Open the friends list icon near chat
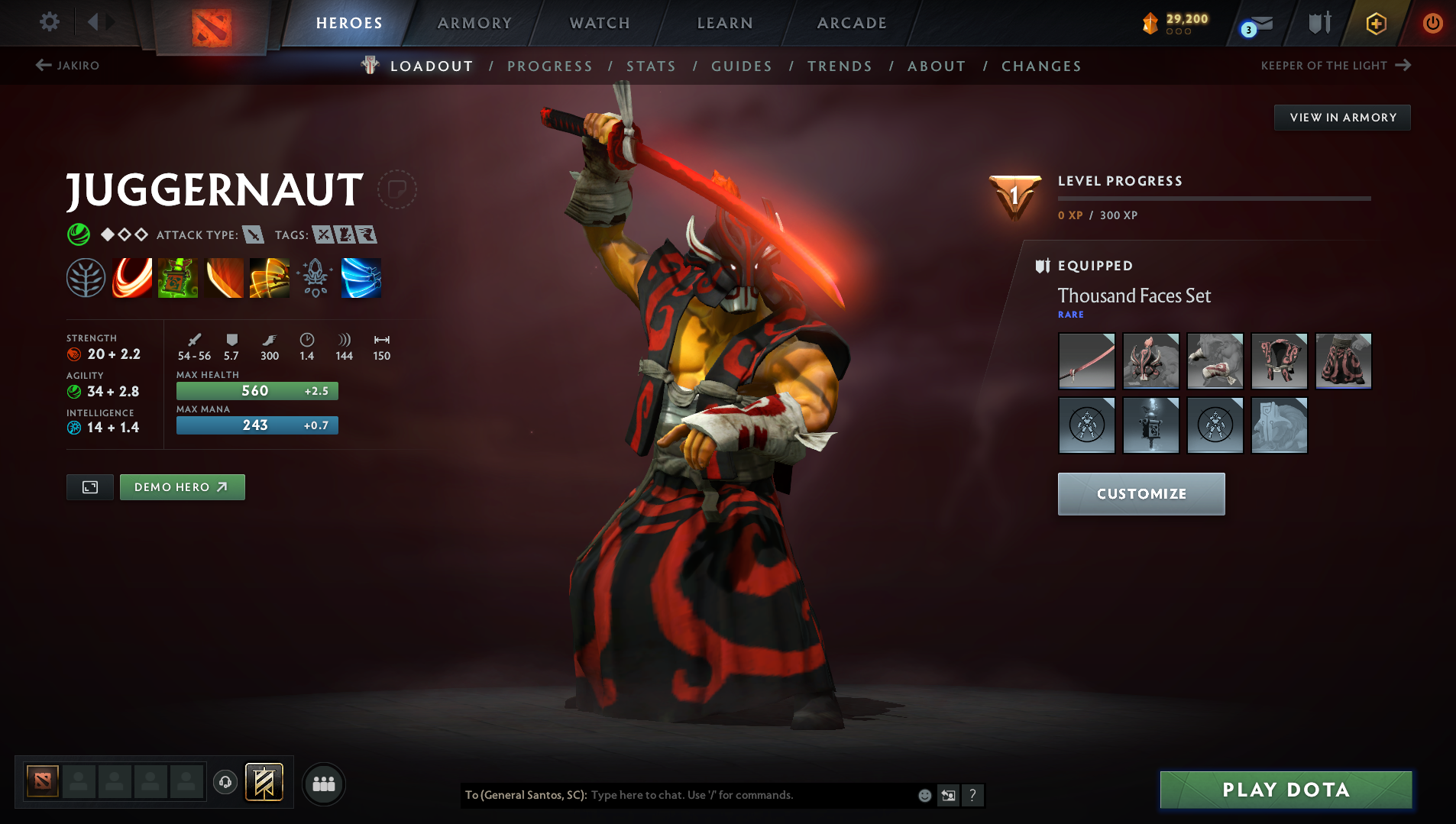 tap(323, 783)
